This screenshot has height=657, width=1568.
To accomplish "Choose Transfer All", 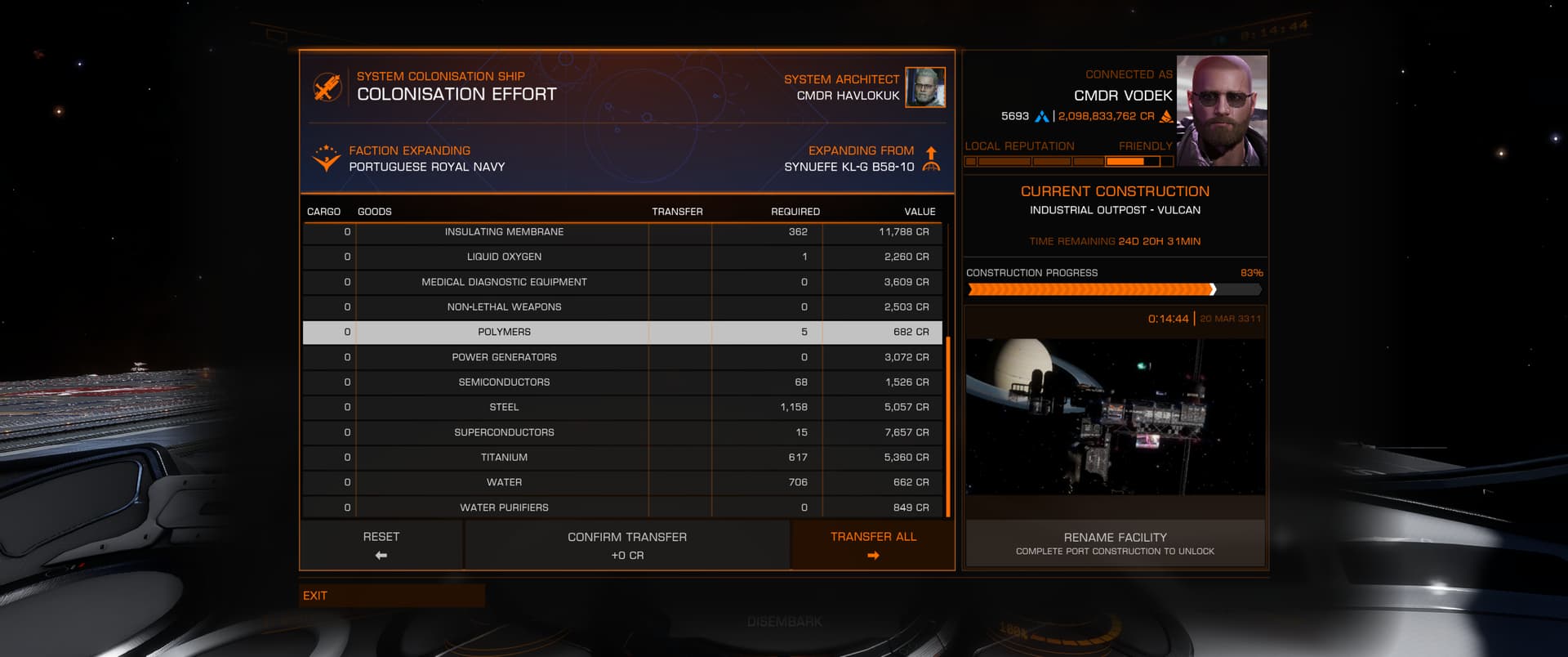I will (x=873, y=545).
